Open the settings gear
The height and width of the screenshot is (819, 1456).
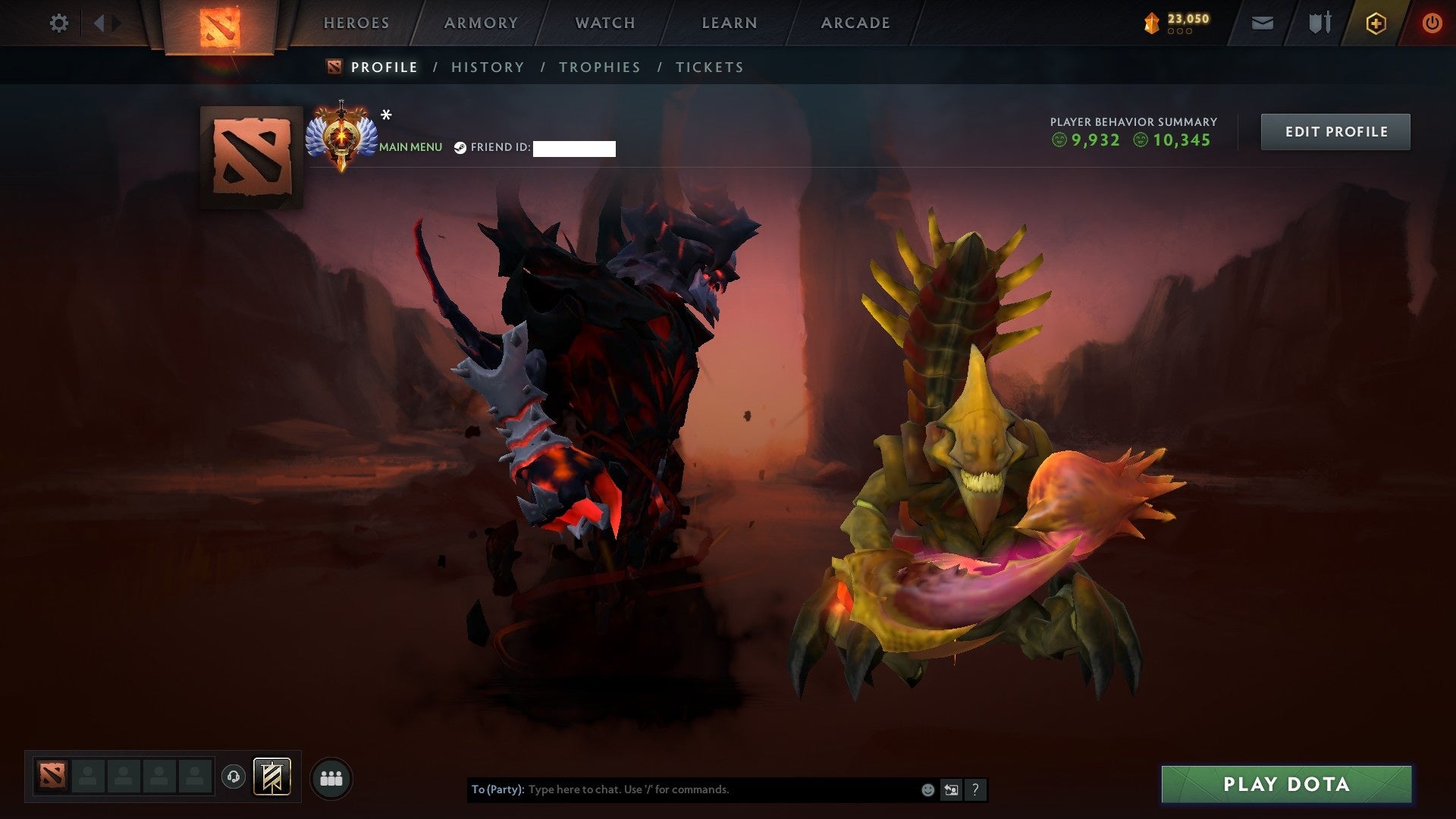pos(58,24)
